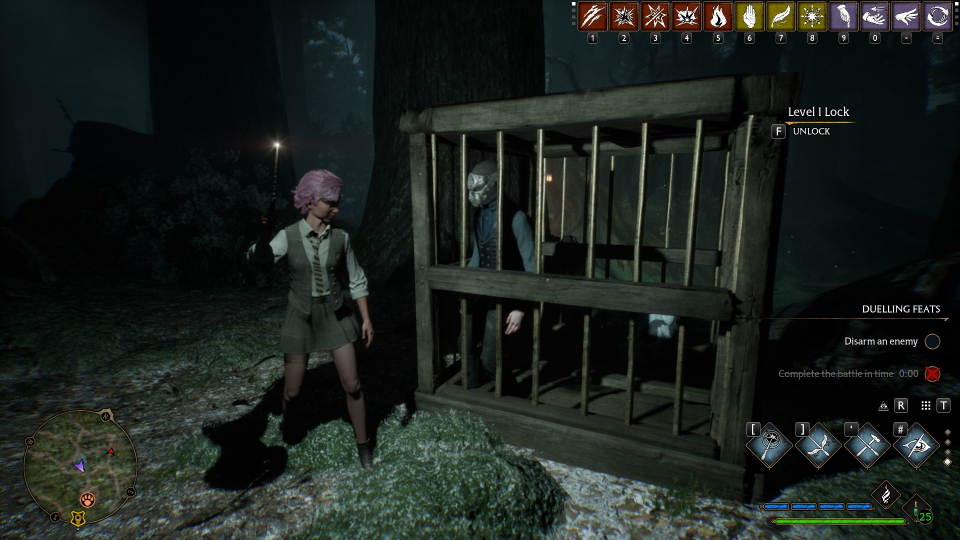Select the orange paw print minimap marker
960x540 pixels.
89,498
